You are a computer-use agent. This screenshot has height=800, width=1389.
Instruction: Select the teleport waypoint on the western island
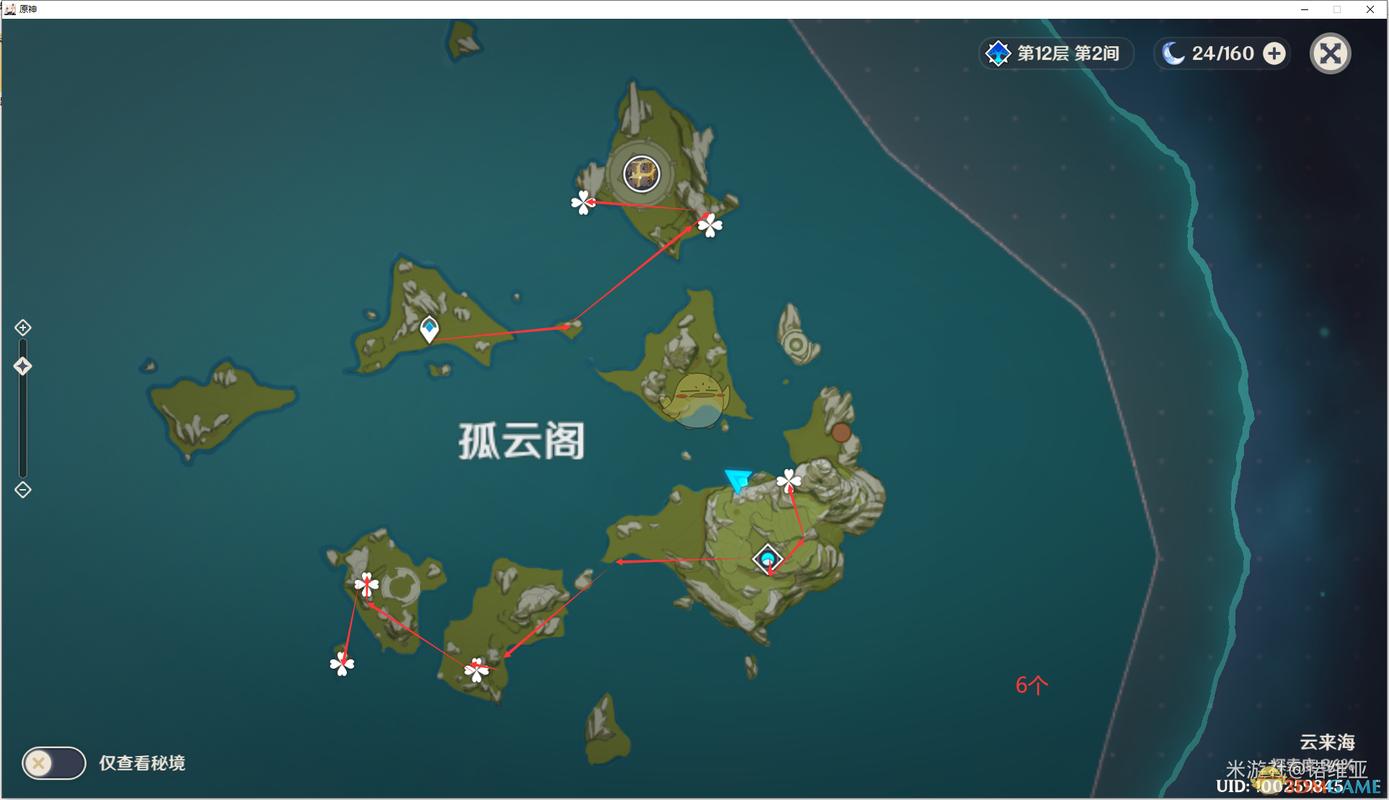427,328
